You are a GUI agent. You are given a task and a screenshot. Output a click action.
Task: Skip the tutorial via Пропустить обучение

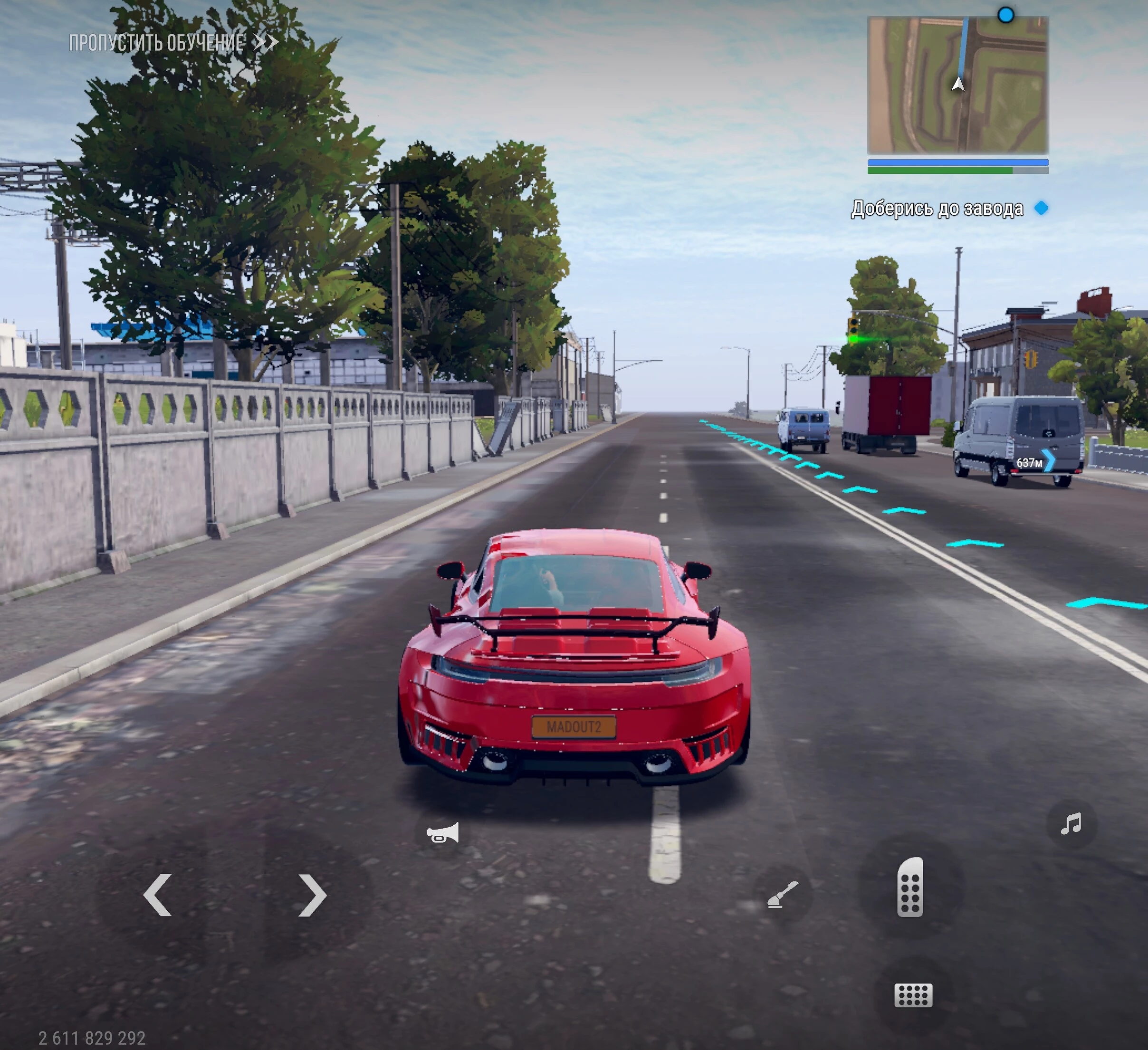click(173, 43)
